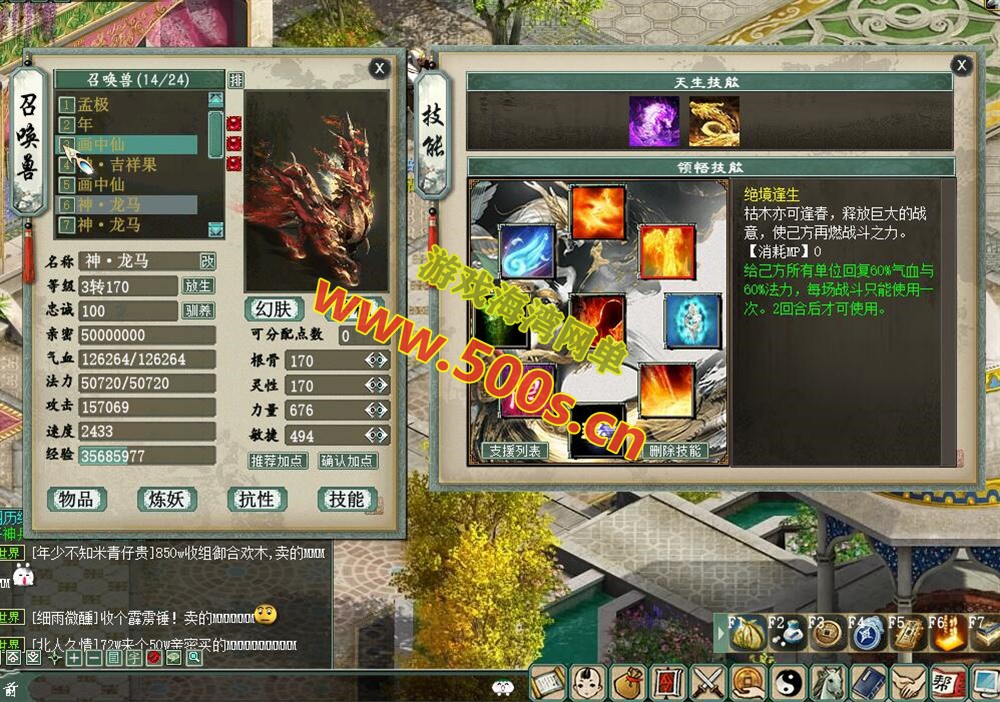1000x702 pixels.
Task: Open the 幻肤 skin button
Action: tap(273, 309)
